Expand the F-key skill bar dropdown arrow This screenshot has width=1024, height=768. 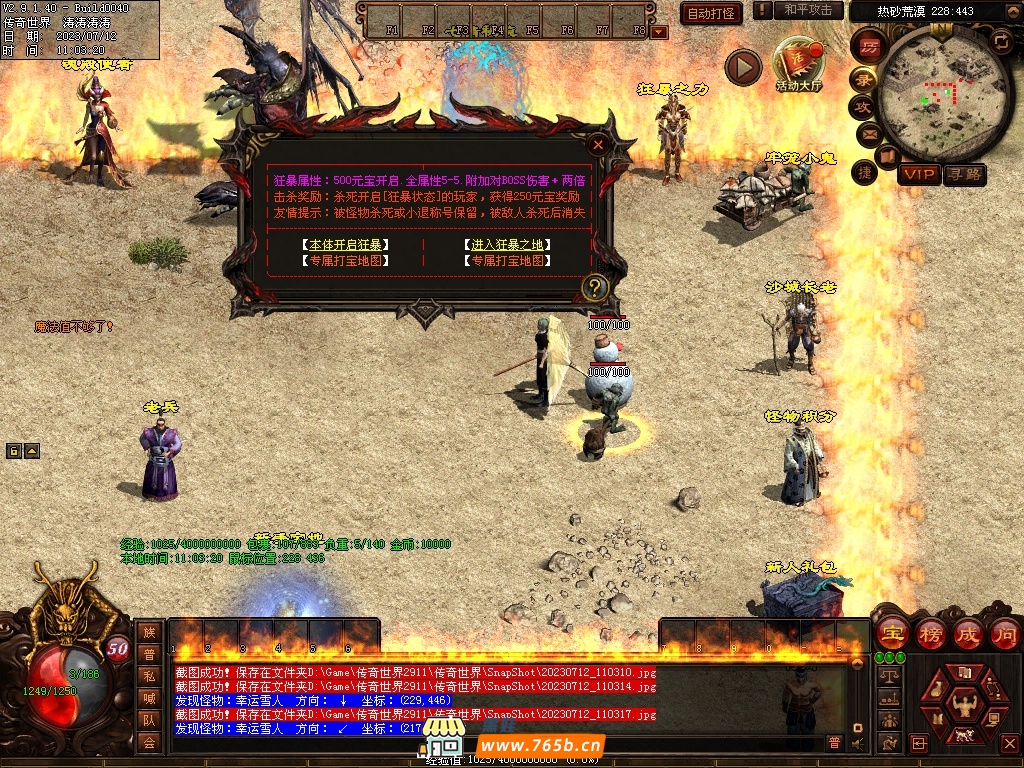coord(658,32)
